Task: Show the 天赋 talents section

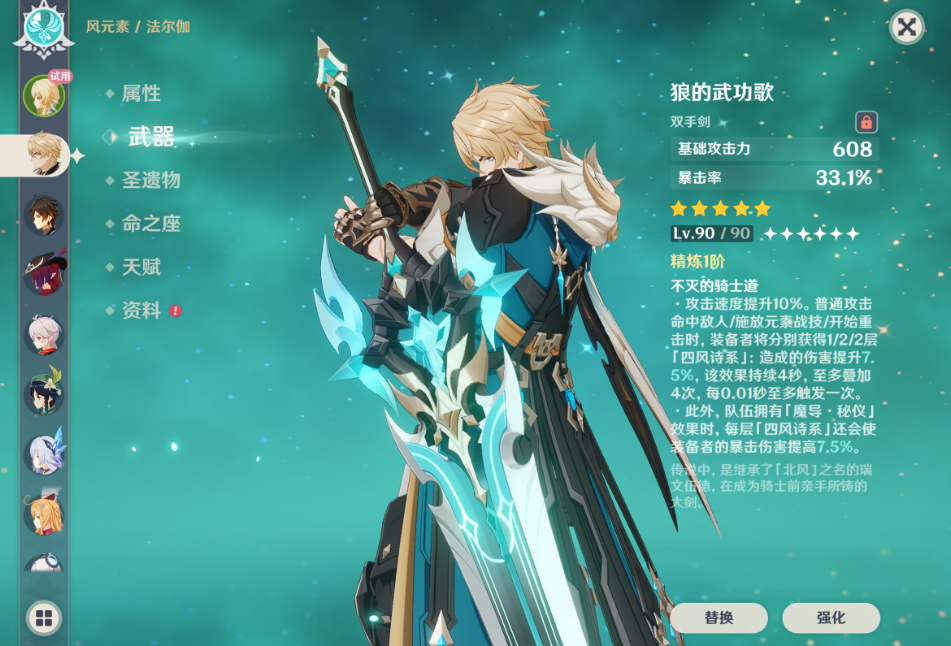Action: pyautogui.click(x=141, y=268)
